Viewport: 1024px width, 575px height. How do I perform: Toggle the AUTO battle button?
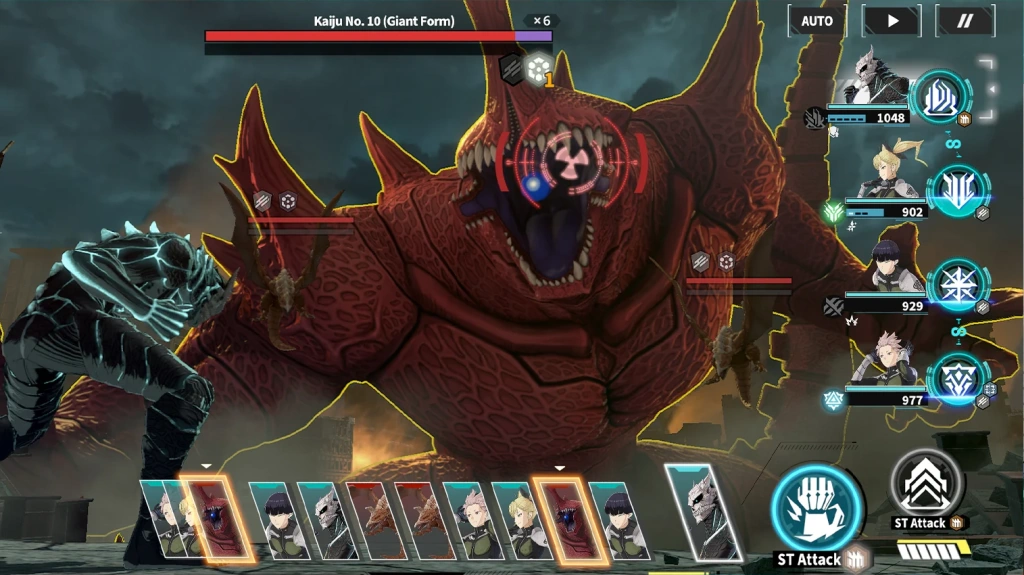point(817,20)
